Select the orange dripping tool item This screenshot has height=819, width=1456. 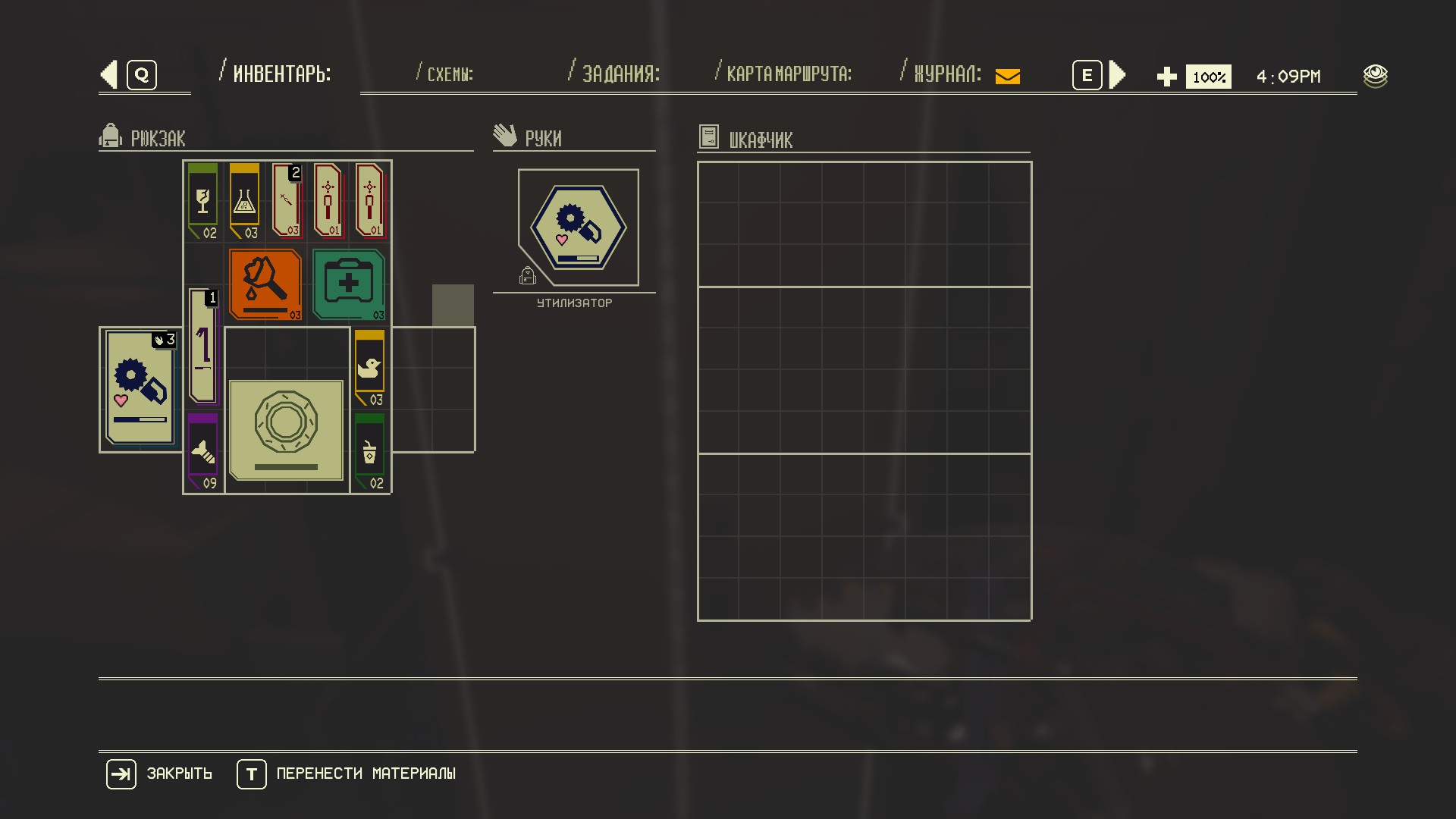coord(265,284)
